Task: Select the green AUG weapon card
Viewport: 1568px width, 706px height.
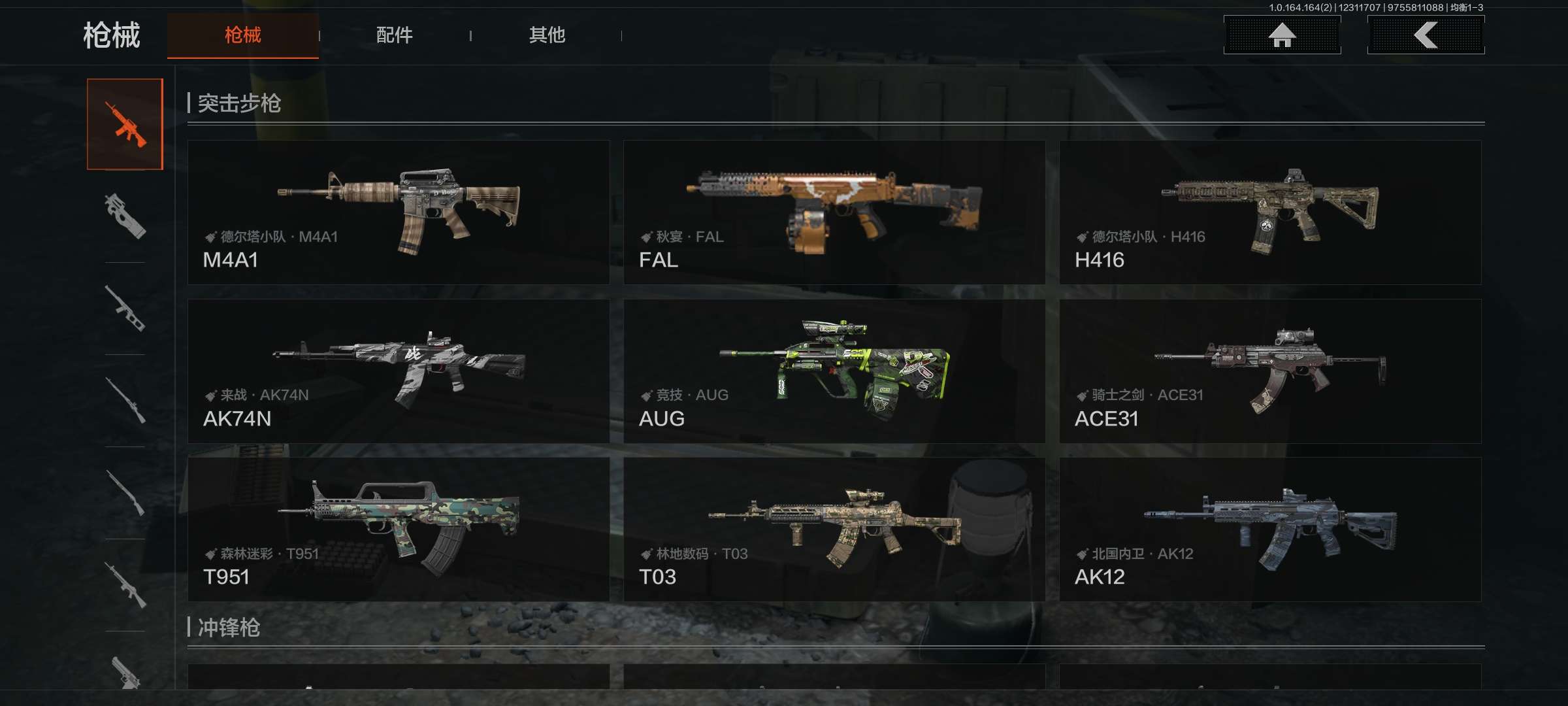Action: 834,371
